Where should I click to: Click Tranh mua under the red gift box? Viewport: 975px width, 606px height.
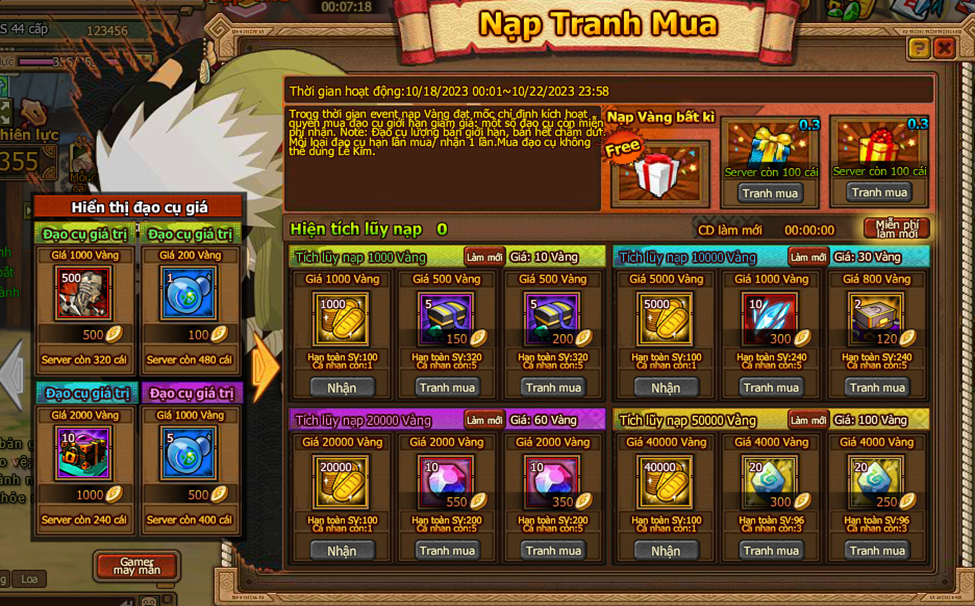[x=879, y=192]
